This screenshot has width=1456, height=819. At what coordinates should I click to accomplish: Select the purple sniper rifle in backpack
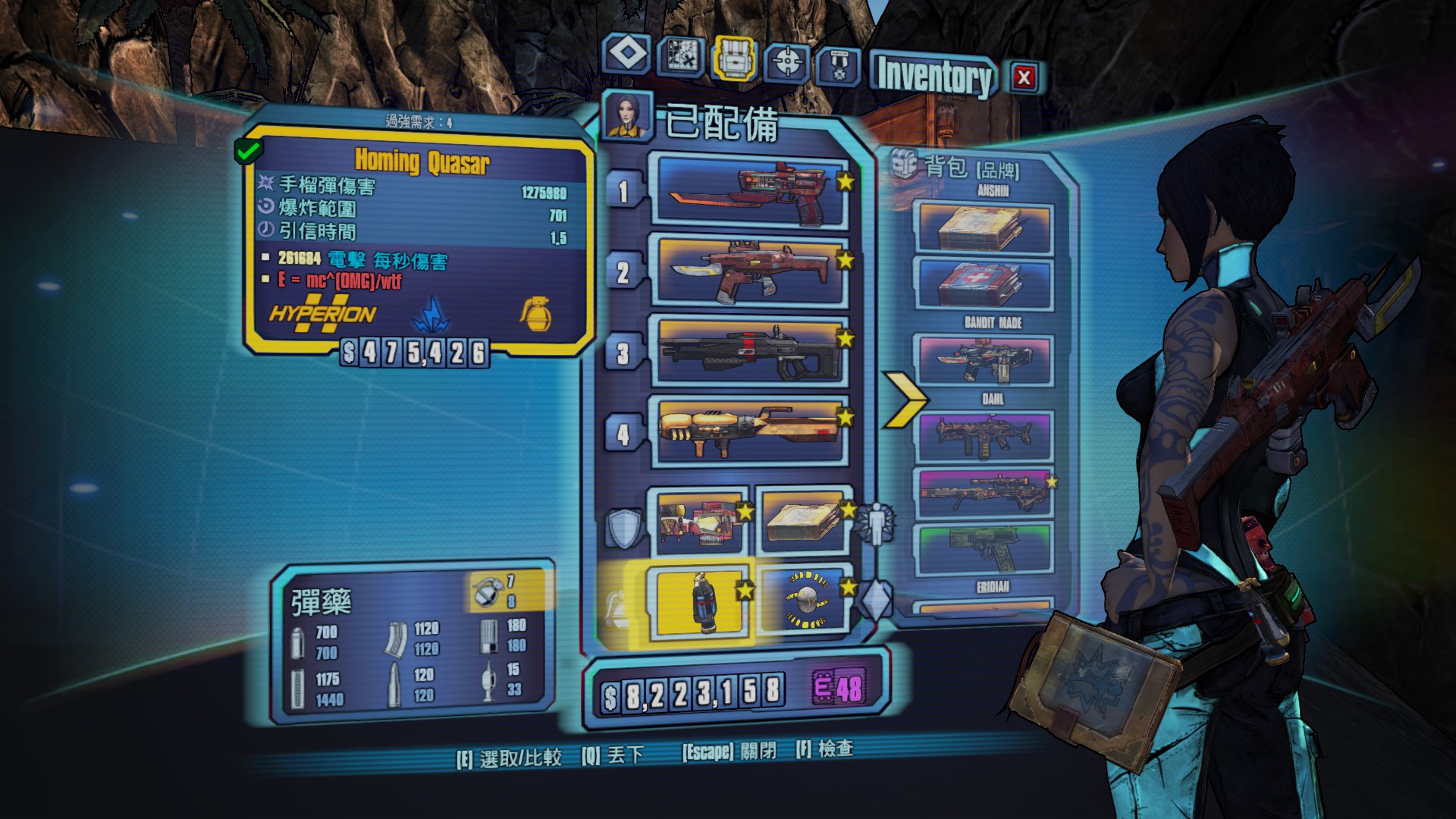point(985,494)
